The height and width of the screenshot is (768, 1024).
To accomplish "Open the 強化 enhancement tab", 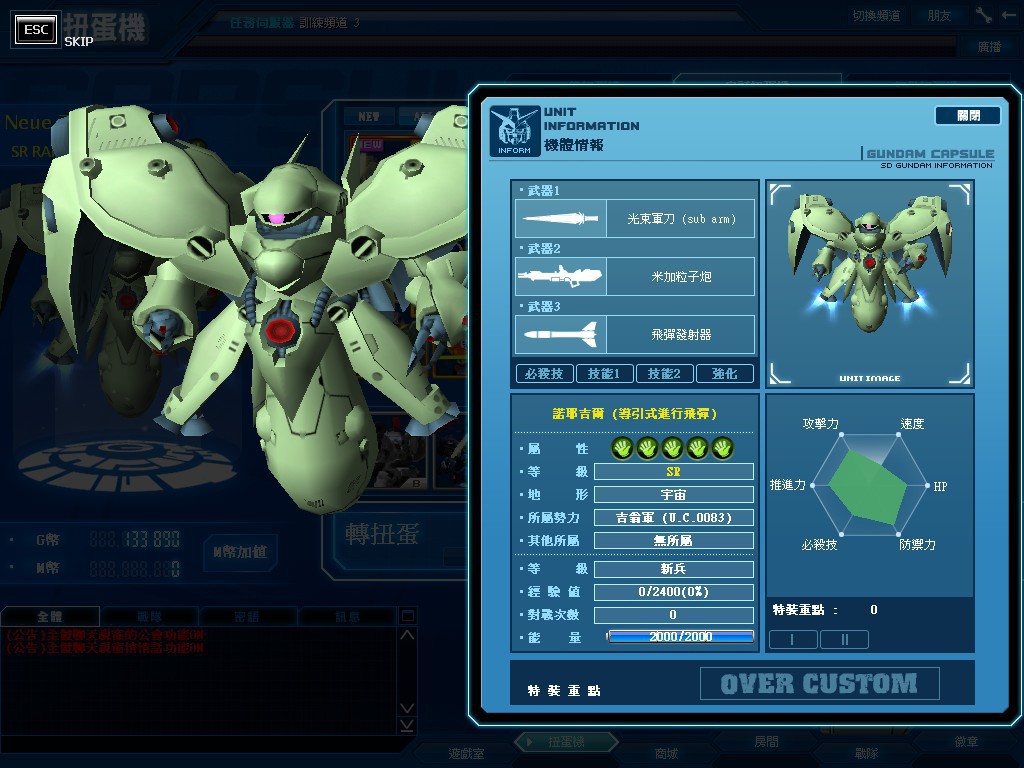I will 725,374.
